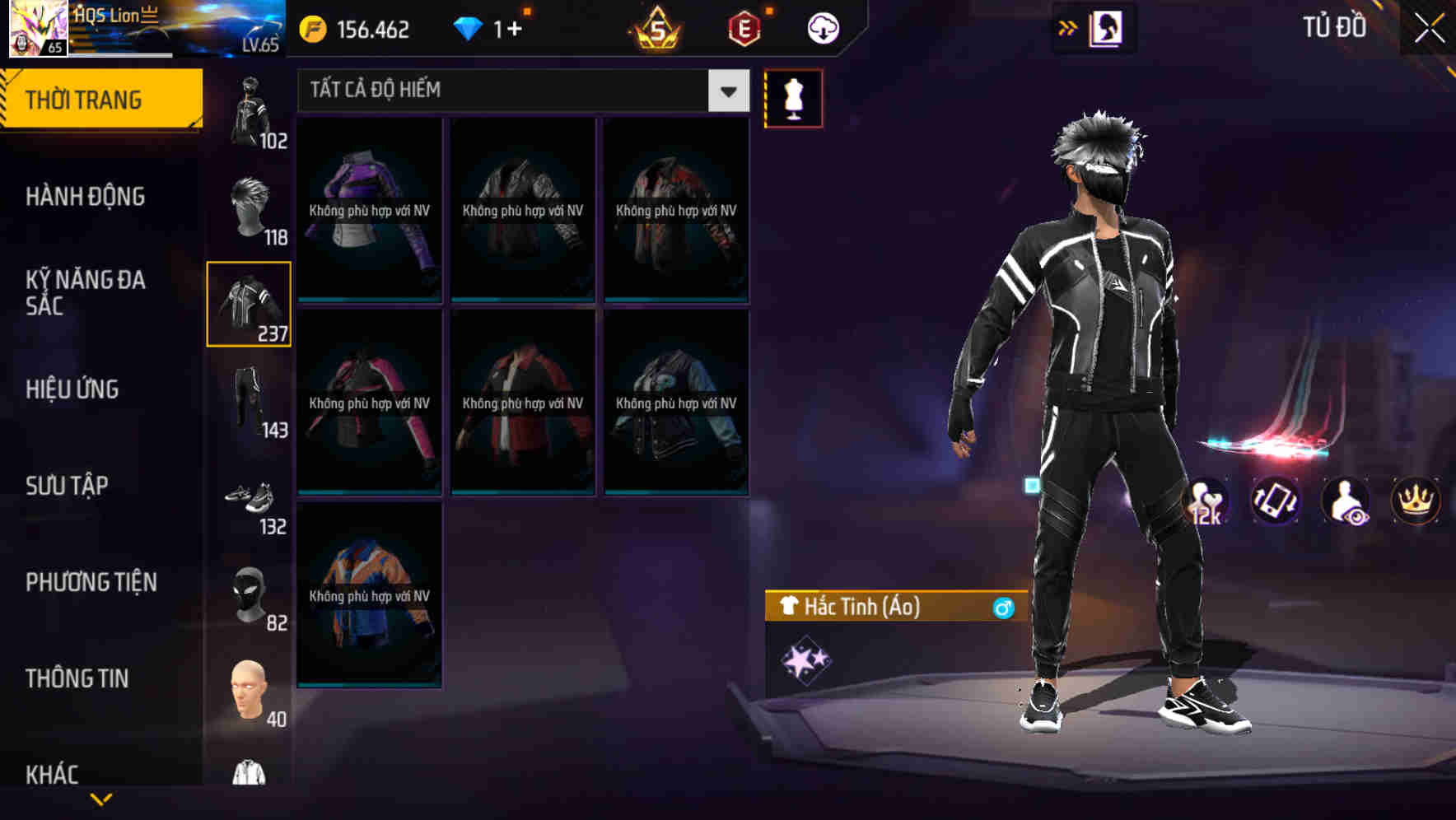Select the character profile icon beside the chevrons

click(1104, 27)
